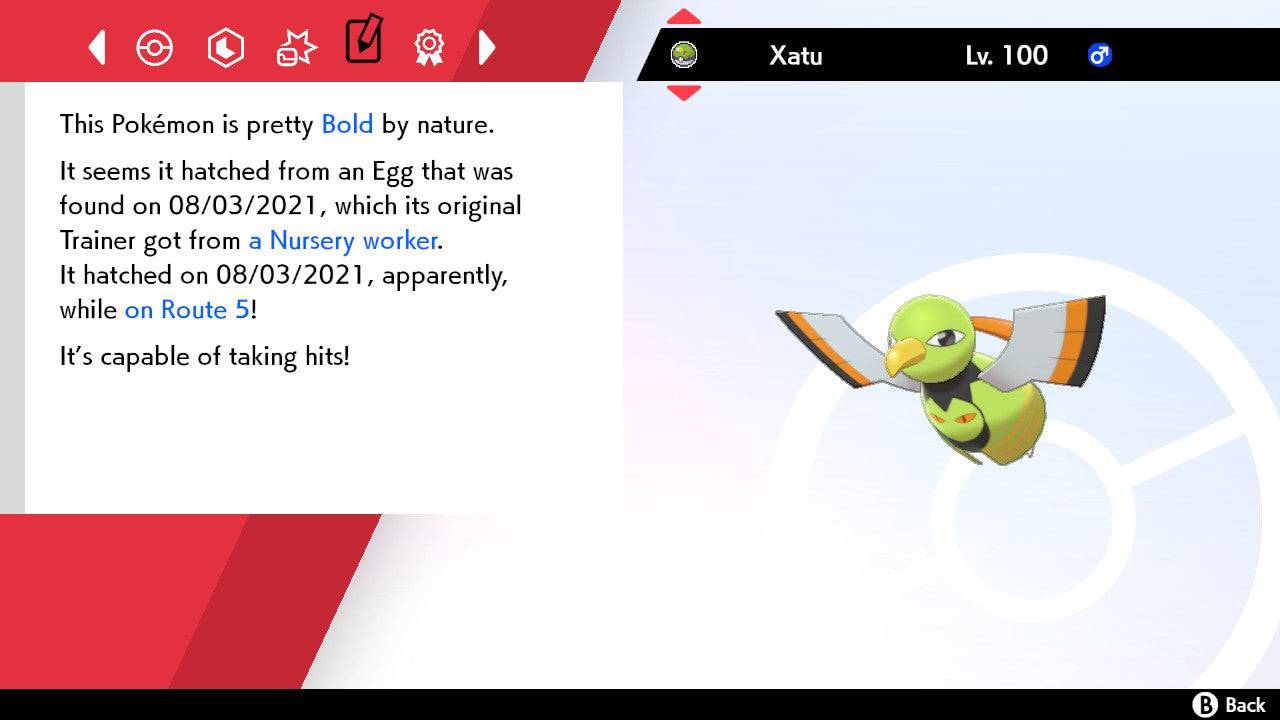Viewport: 1280px width, 720px height.
Task: Open the moves page via the star icon
Action: coord(295,47)
